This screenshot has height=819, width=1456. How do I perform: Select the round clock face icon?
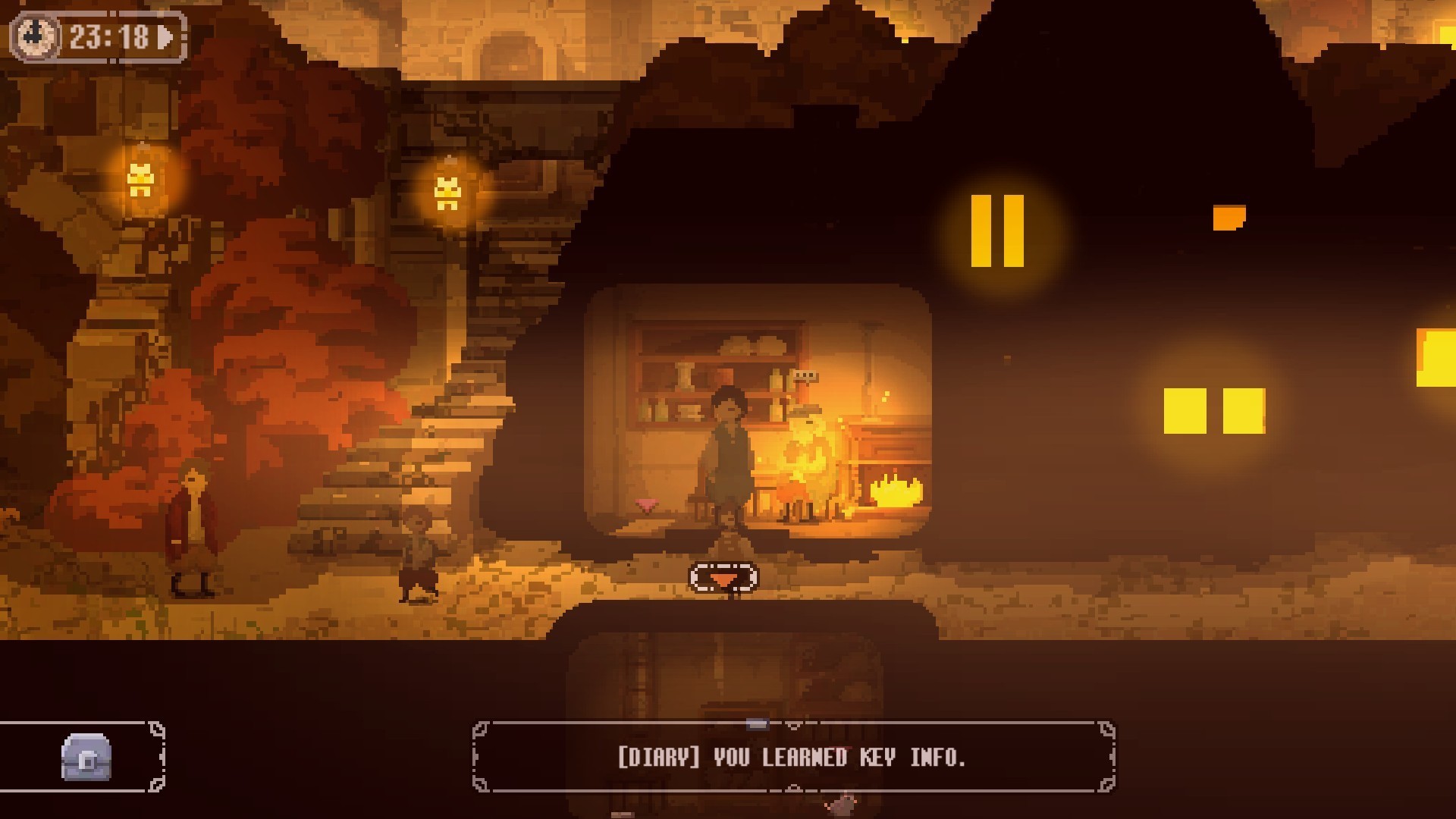tap(36, 36)
